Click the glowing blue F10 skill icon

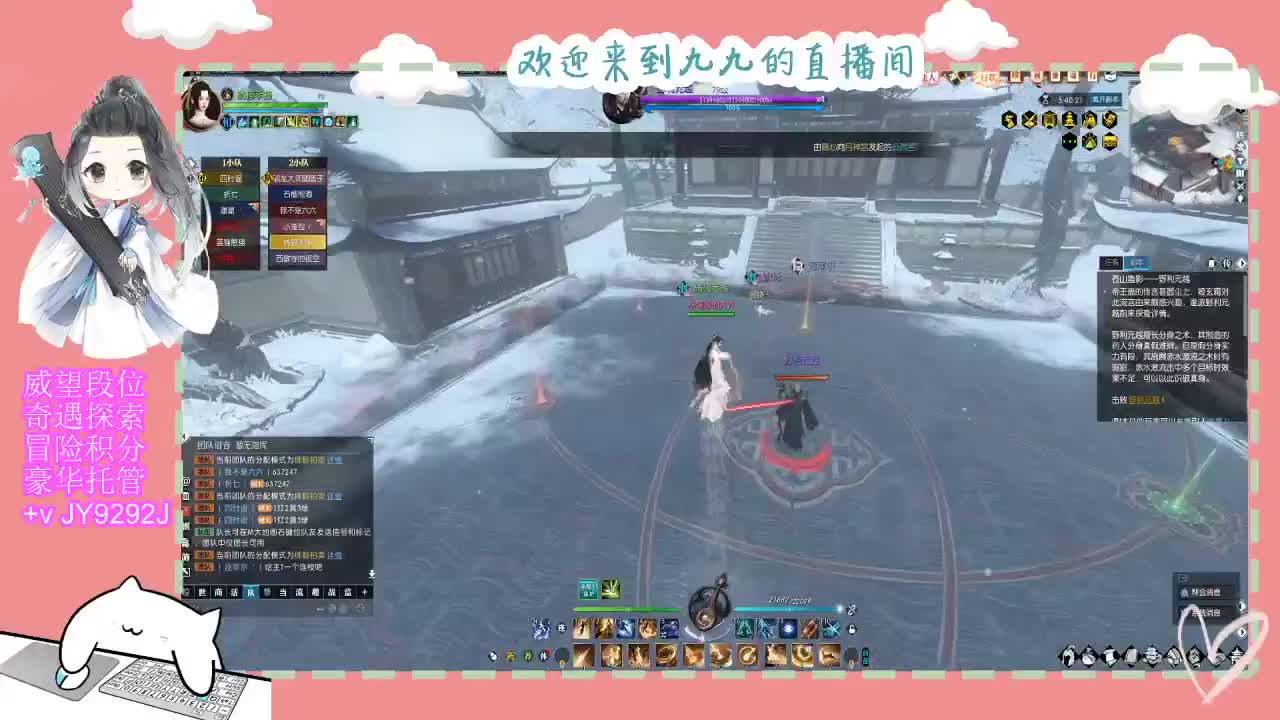point(828,627)
